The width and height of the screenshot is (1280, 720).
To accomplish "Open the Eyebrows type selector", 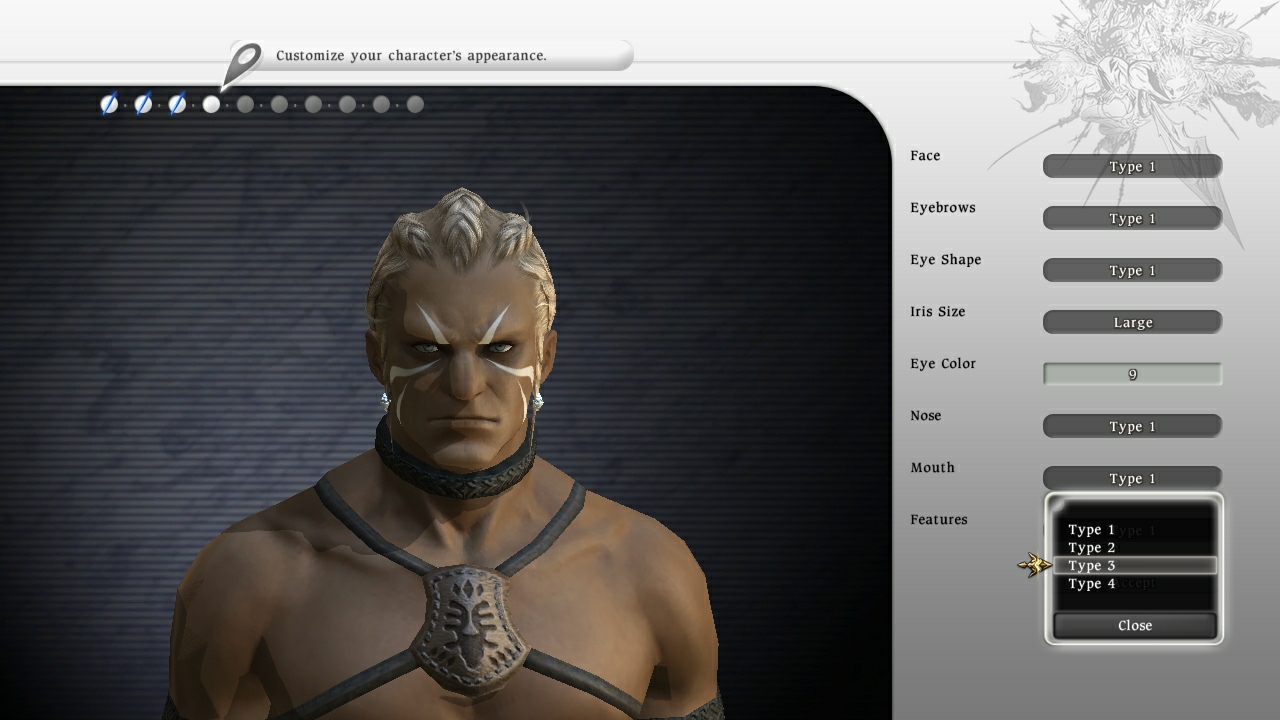I will click(1131, 218).
